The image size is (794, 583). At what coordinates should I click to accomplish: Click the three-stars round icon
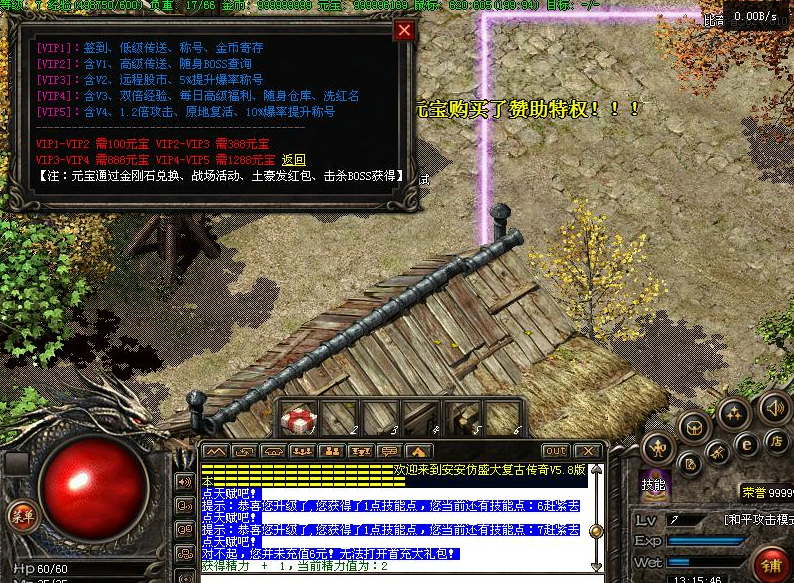point(734,412)
